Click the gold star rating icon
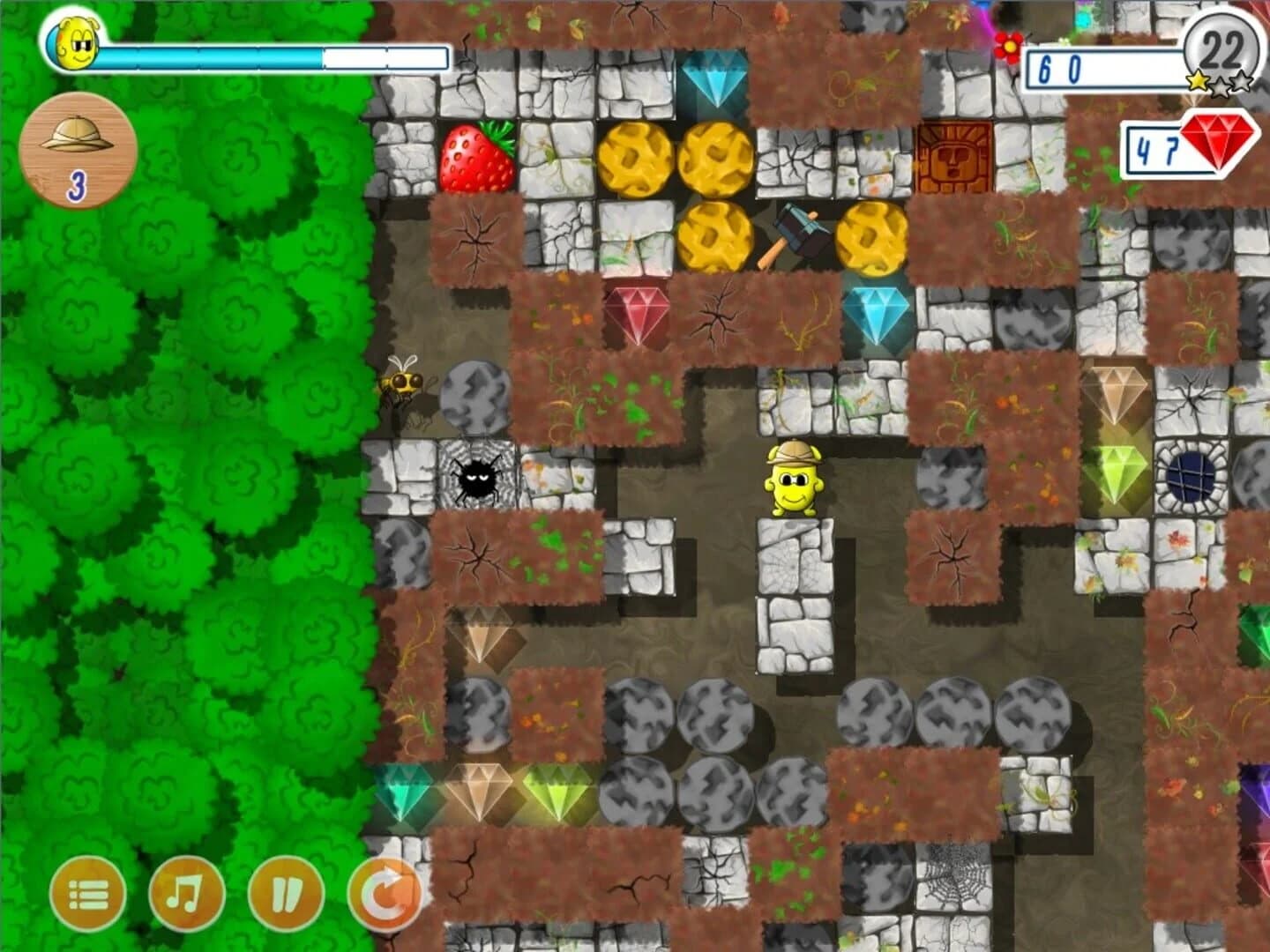This screenshot has width=1270, height=952. click(1198, 79)
